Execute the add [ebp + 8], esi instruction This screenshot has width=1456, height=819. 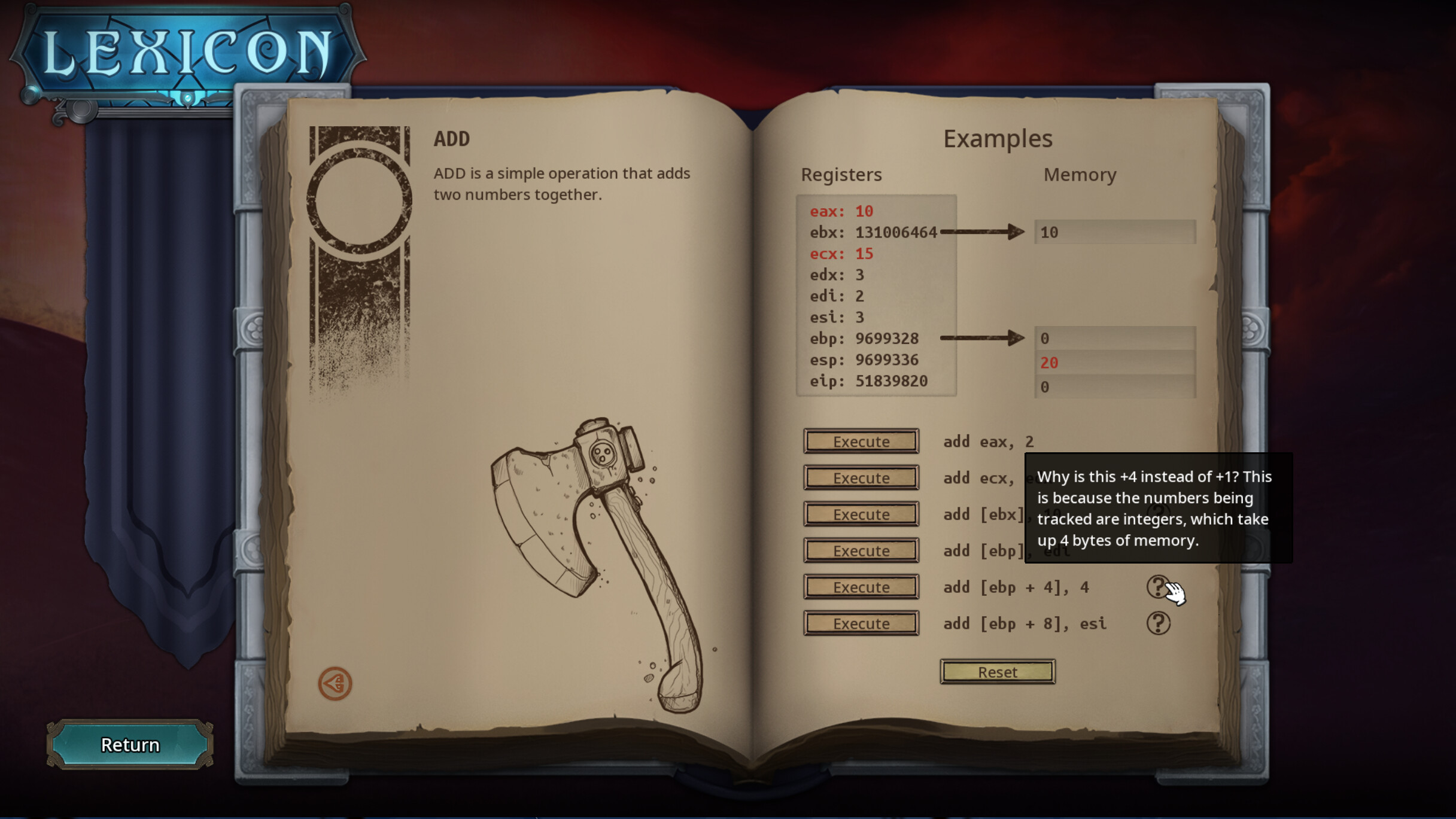[x=861, y=623]
